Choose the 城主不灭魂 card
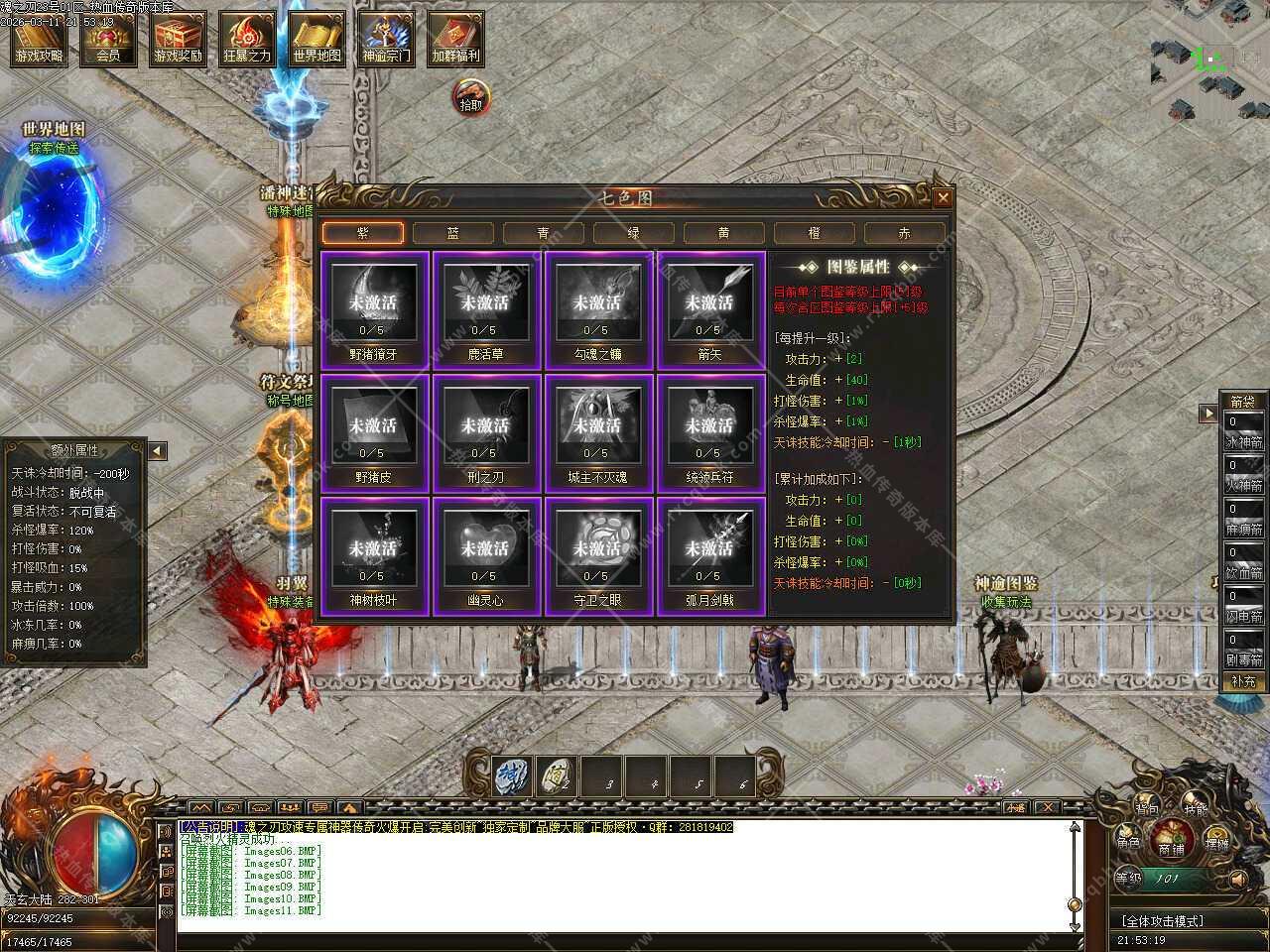The height and width of the screenshot is (952, 1270). coord(597,431)
